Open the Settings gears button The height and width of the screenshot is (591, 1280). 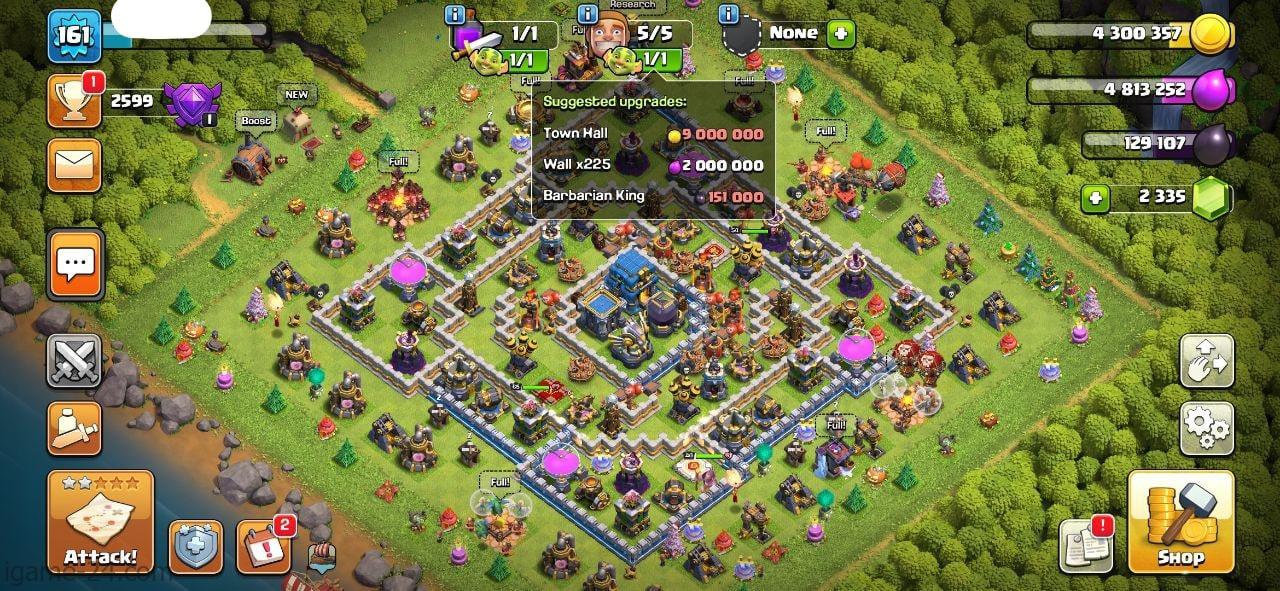(x=1206, y=428)
